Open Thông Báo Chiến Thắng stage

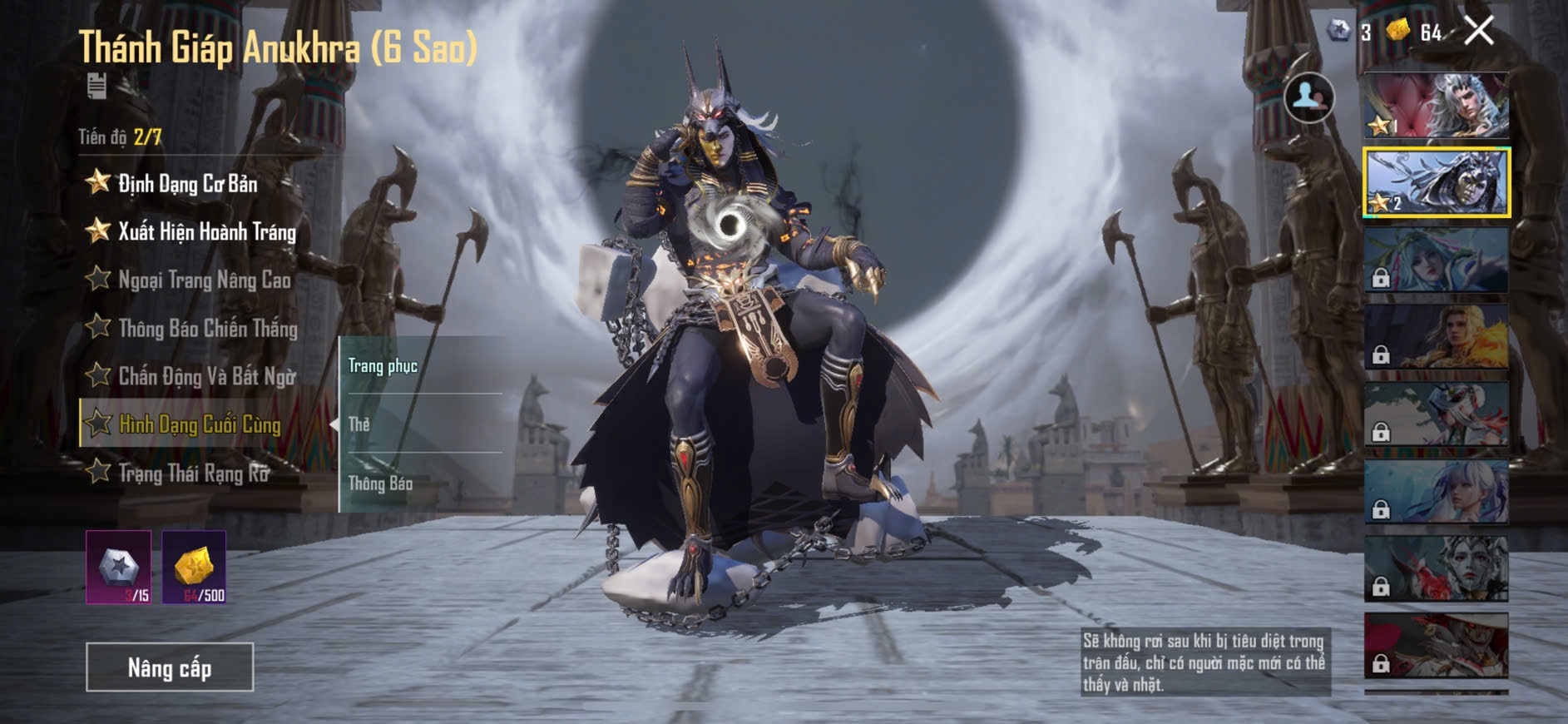(207, 328)
